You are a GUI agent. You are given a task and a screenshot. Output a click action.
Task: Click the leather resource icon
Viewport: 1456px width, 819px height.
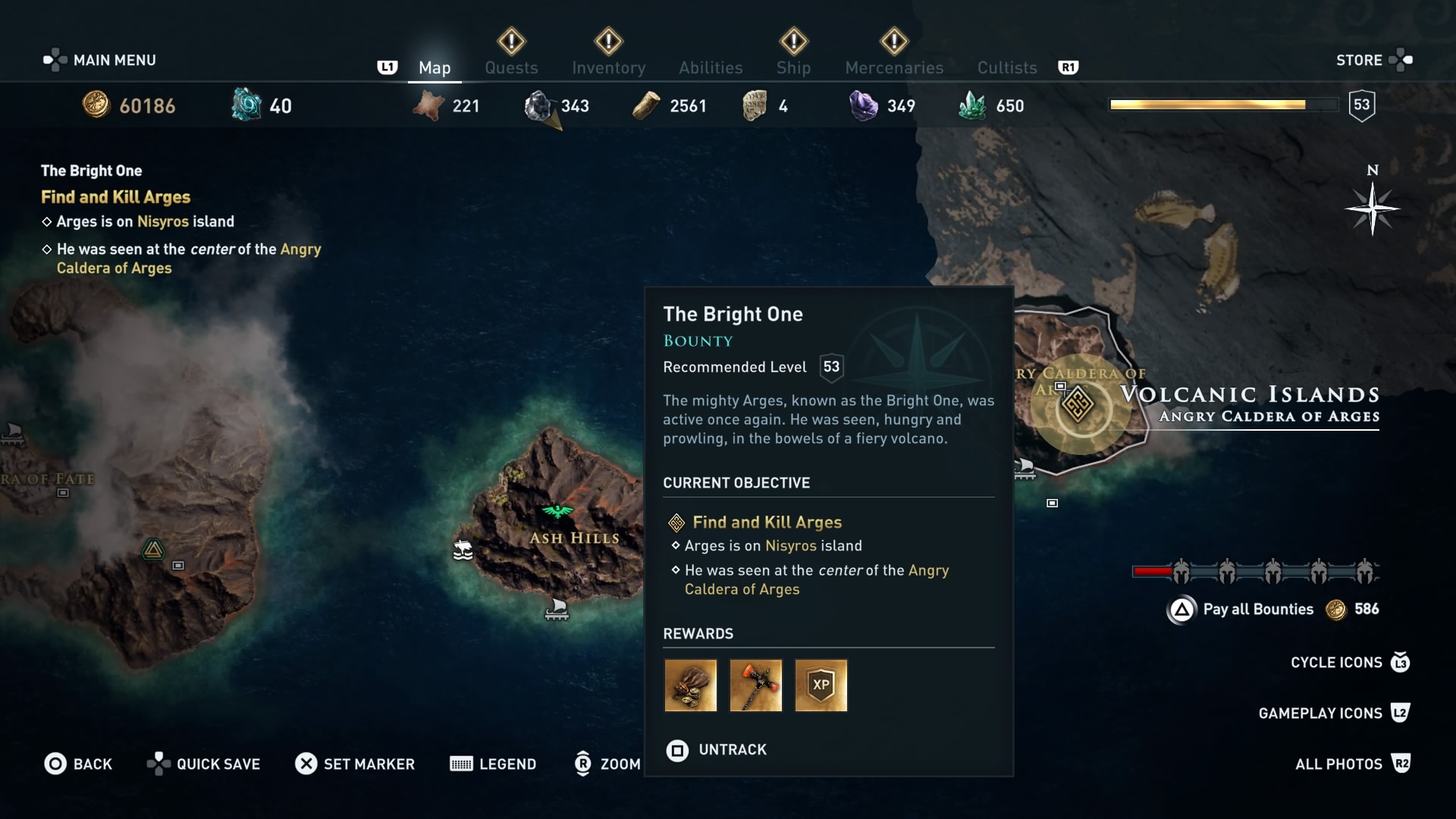pyautogui.click(x=428, y=106)
